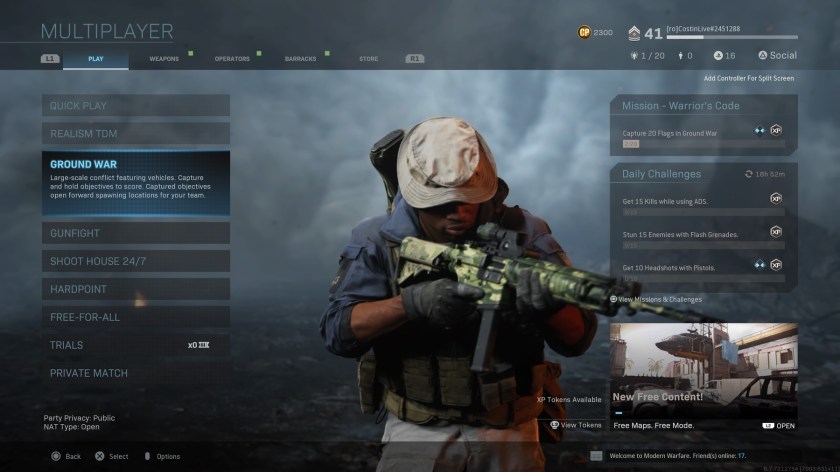Choose Realism TDM playlist
The image size is (840, 472).
click(135, 133)
